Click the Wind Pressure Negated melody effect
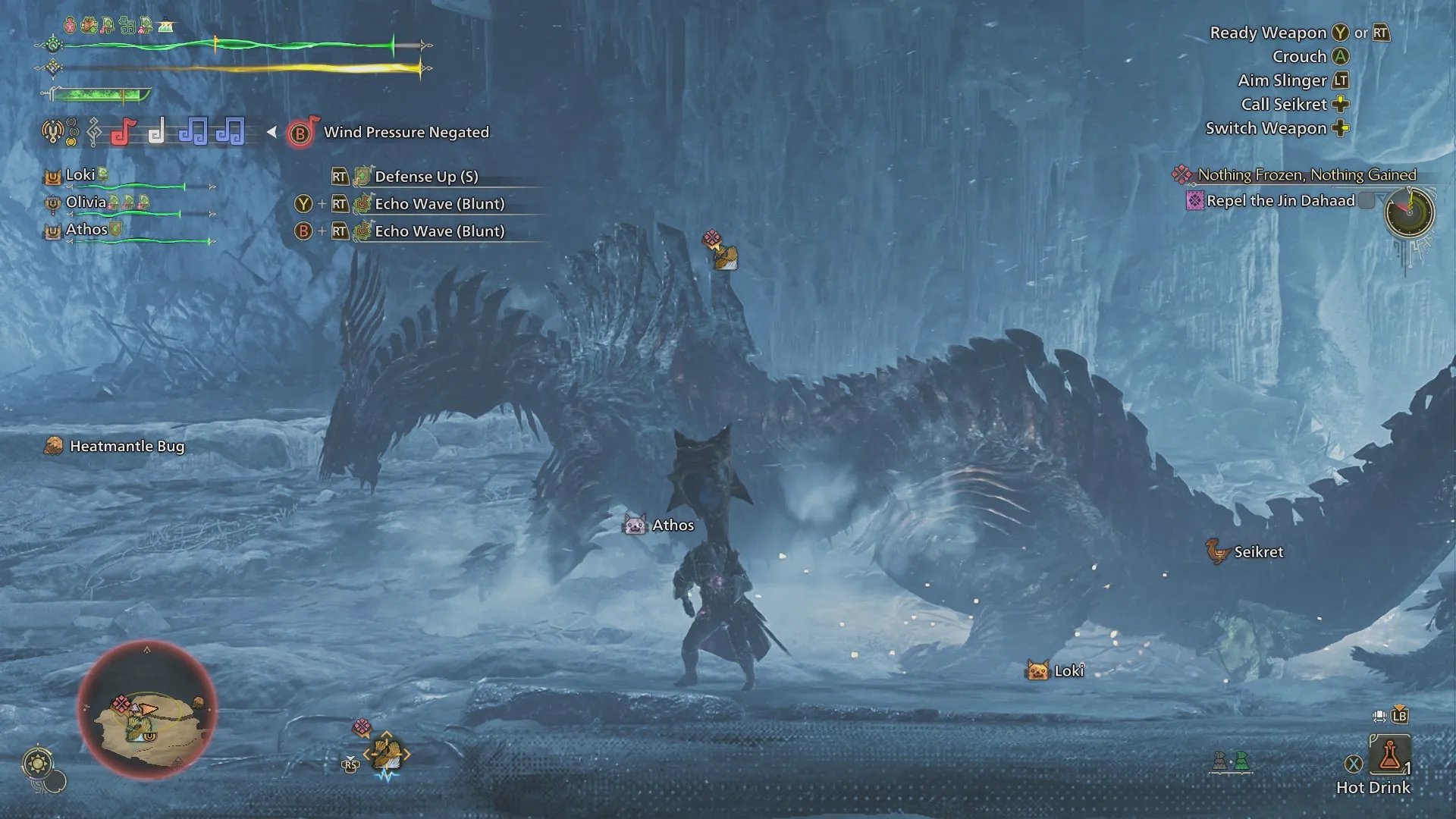 pyautogui.click(x=406, y=133)
